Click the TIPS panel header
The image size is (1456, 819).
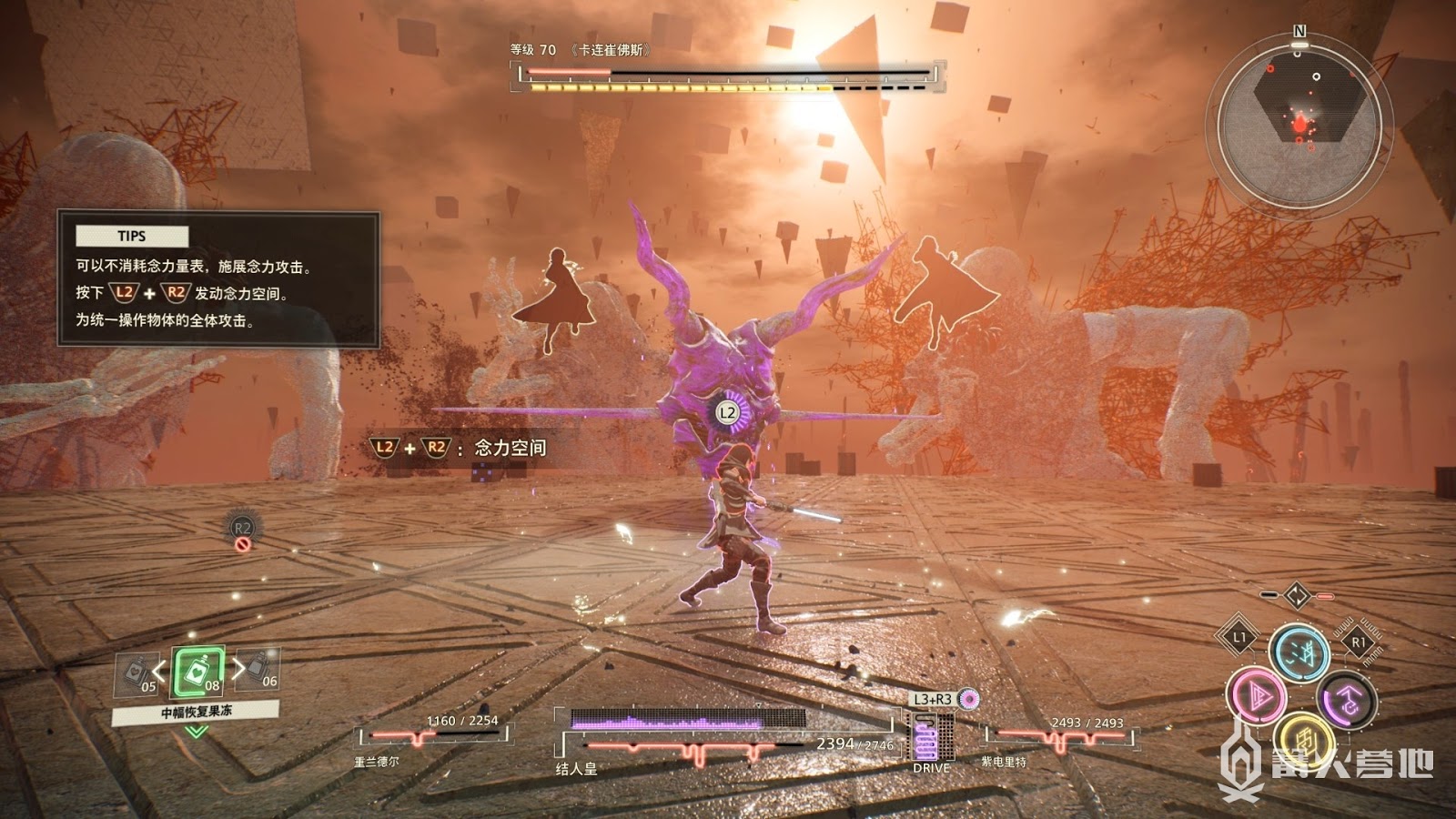[x=132, y=236]
